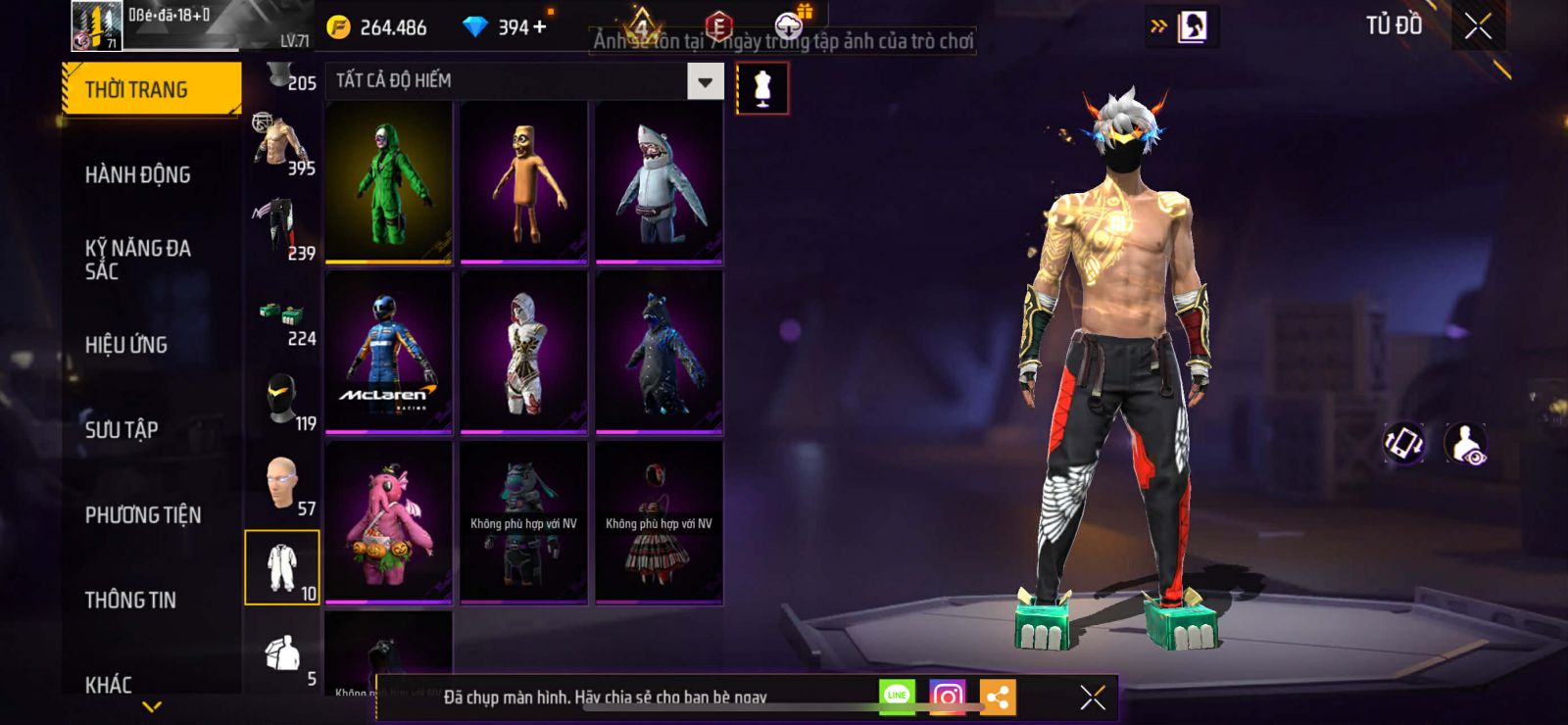Screen dimensions: 1568x725
Task: Choose the white hooded outfit
Action: [523, 352]
